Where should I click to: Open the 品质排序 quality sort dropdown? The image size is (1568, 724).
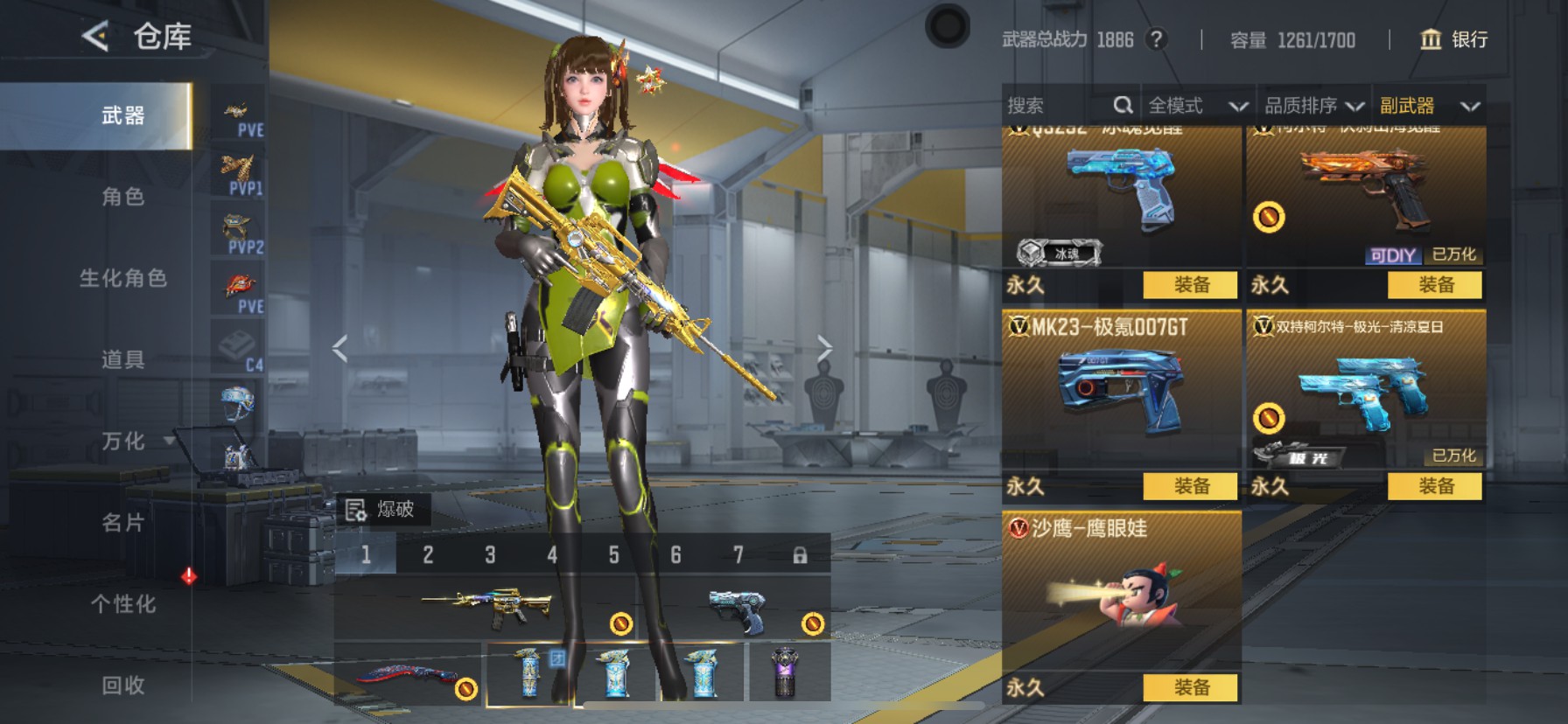point(1313,106)
